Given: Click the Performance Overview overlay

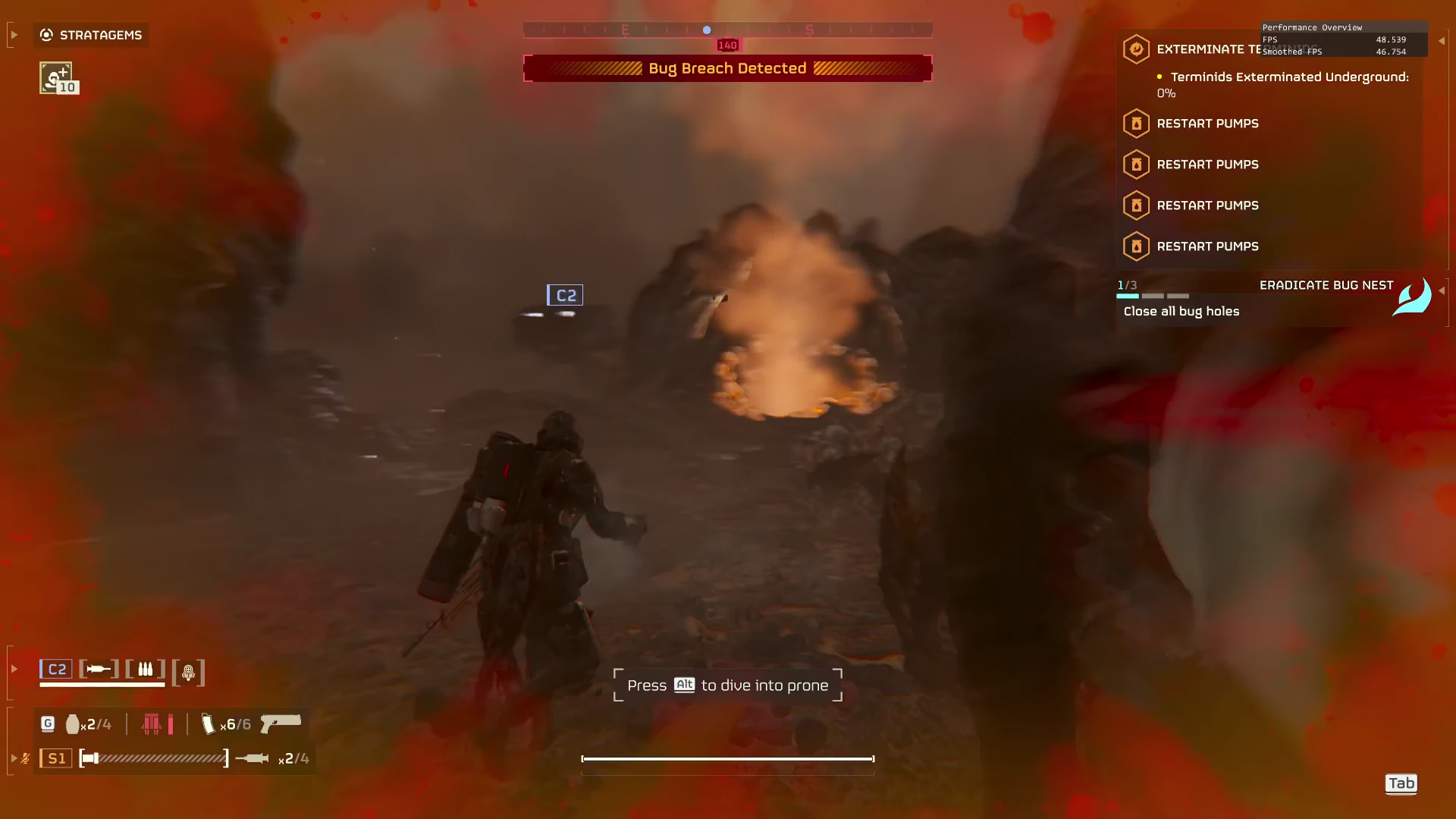Looking at the screenshot, I should click(x=1344, y=39).
